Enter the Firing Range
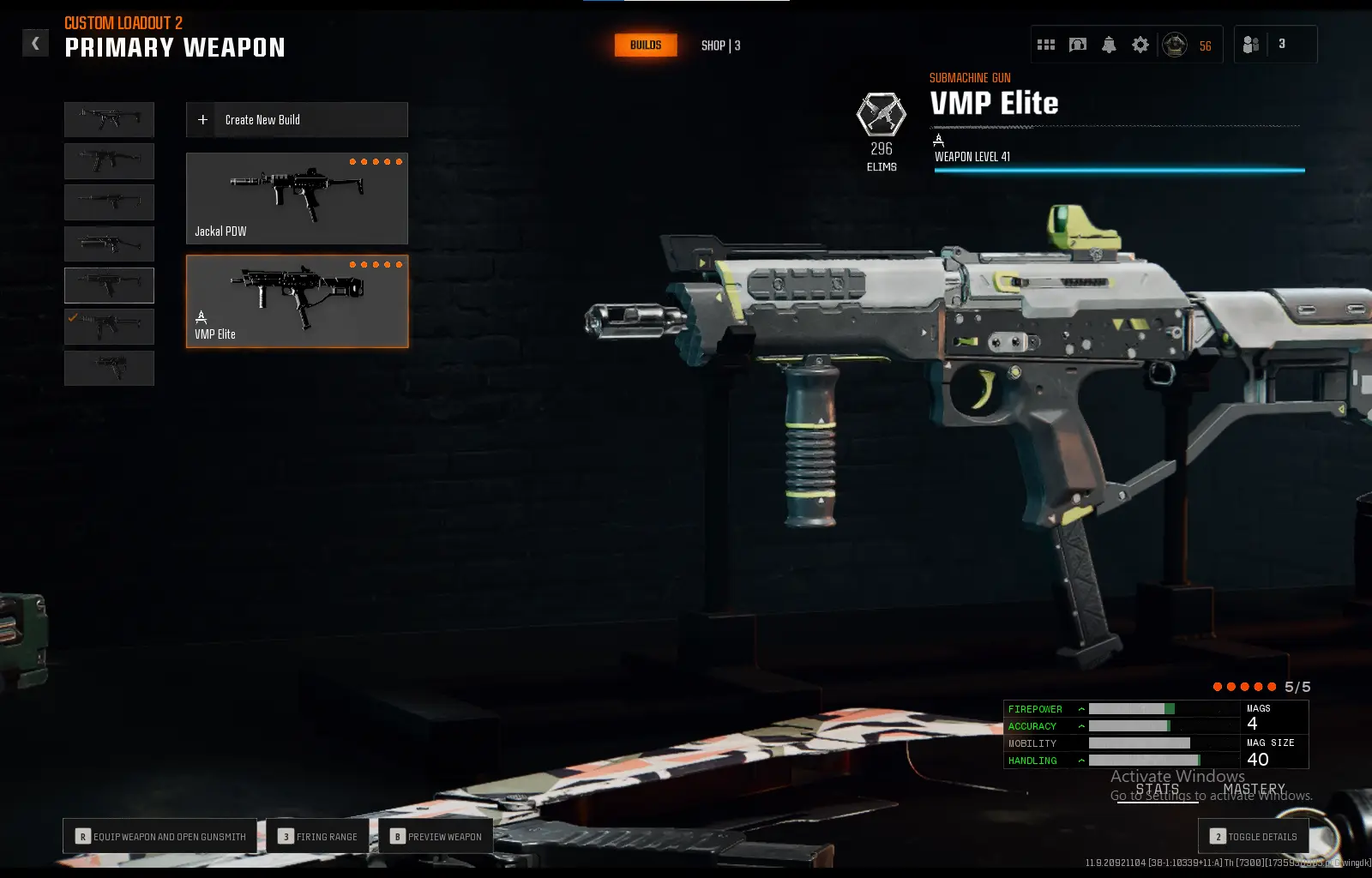The image size is (1372, 878). point(317,836)
